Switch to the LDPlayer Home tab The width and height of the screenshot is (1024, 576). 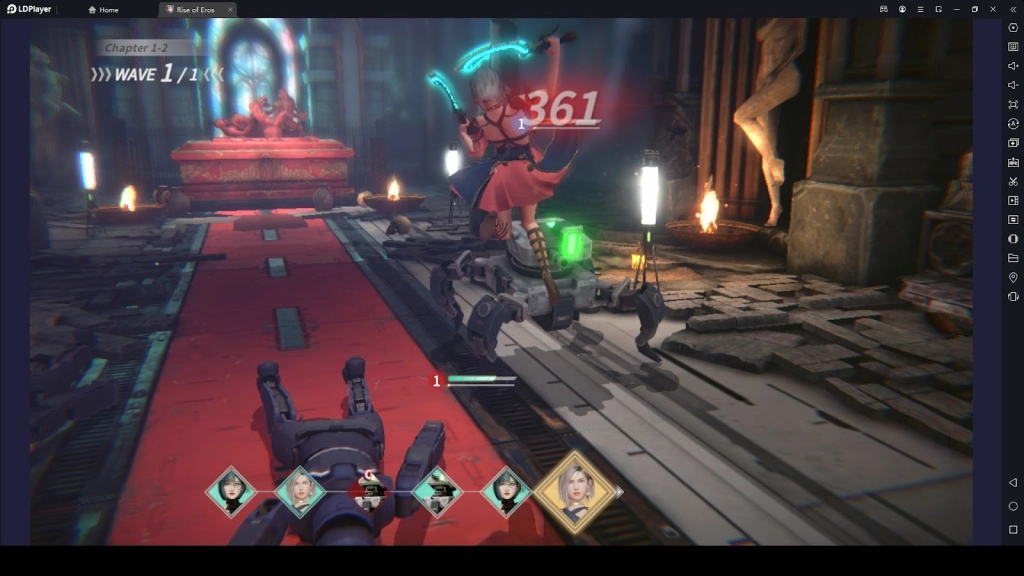(x=103, y=10)
